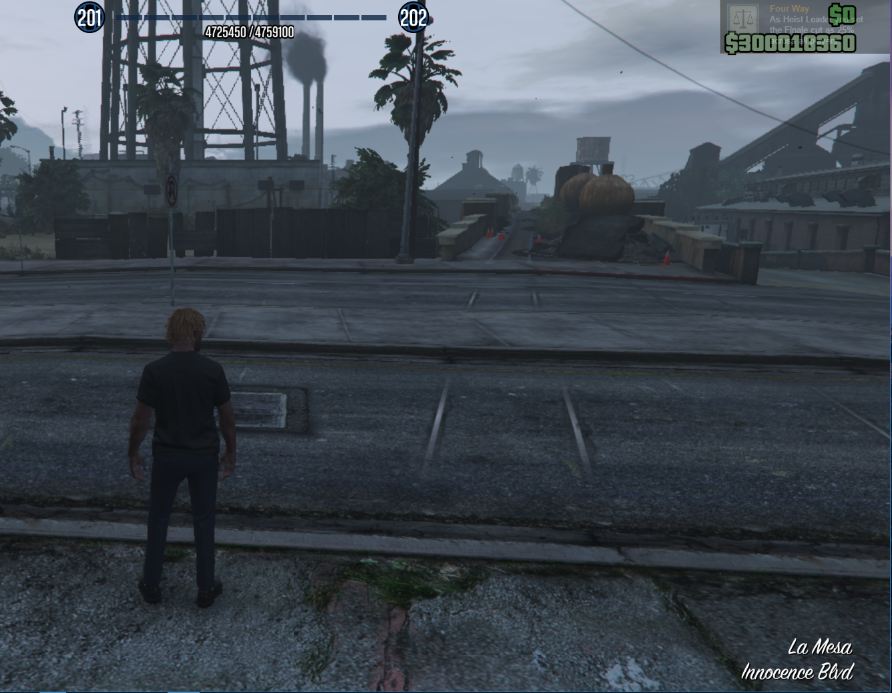This screenshot has height=693, width=892.
Task: Click the Four Way award scales icon
Action: [x=742, y=18]
